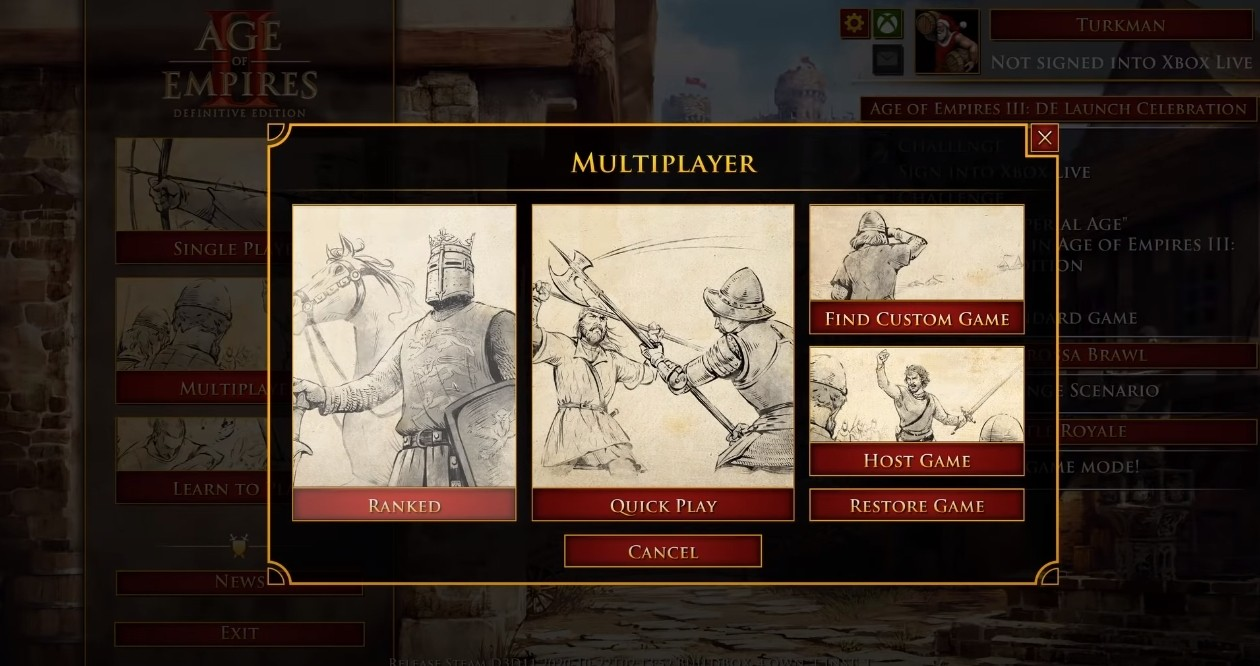Open the Learn to Play menu tile
Viewport: 1260px width, 666px height.
pyautogui.click(x=192, y=460)
